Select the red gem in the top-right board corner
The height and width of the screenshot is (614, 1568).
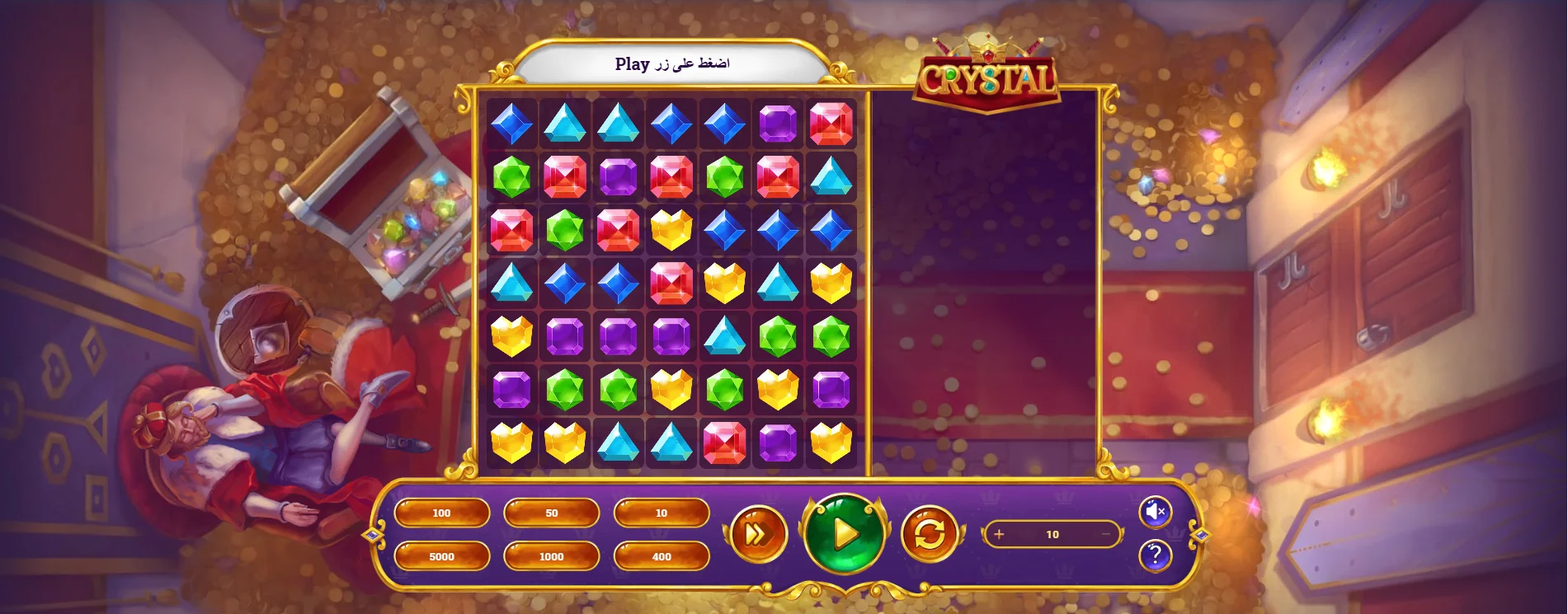(831, 124)
